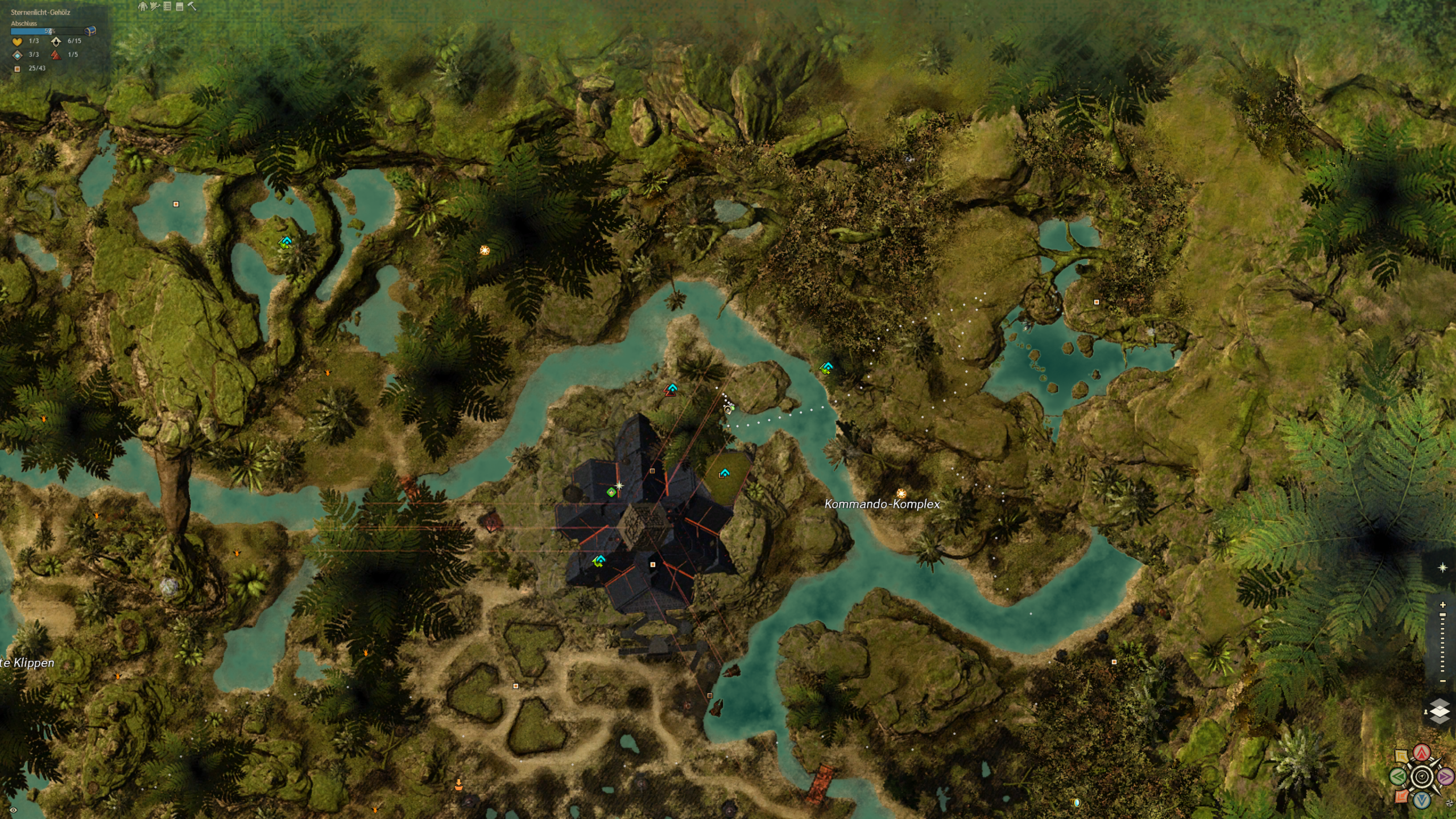Click the white star marker at right edge
The height and width of the screenshot is (819, 1456).
point(1442,568)
